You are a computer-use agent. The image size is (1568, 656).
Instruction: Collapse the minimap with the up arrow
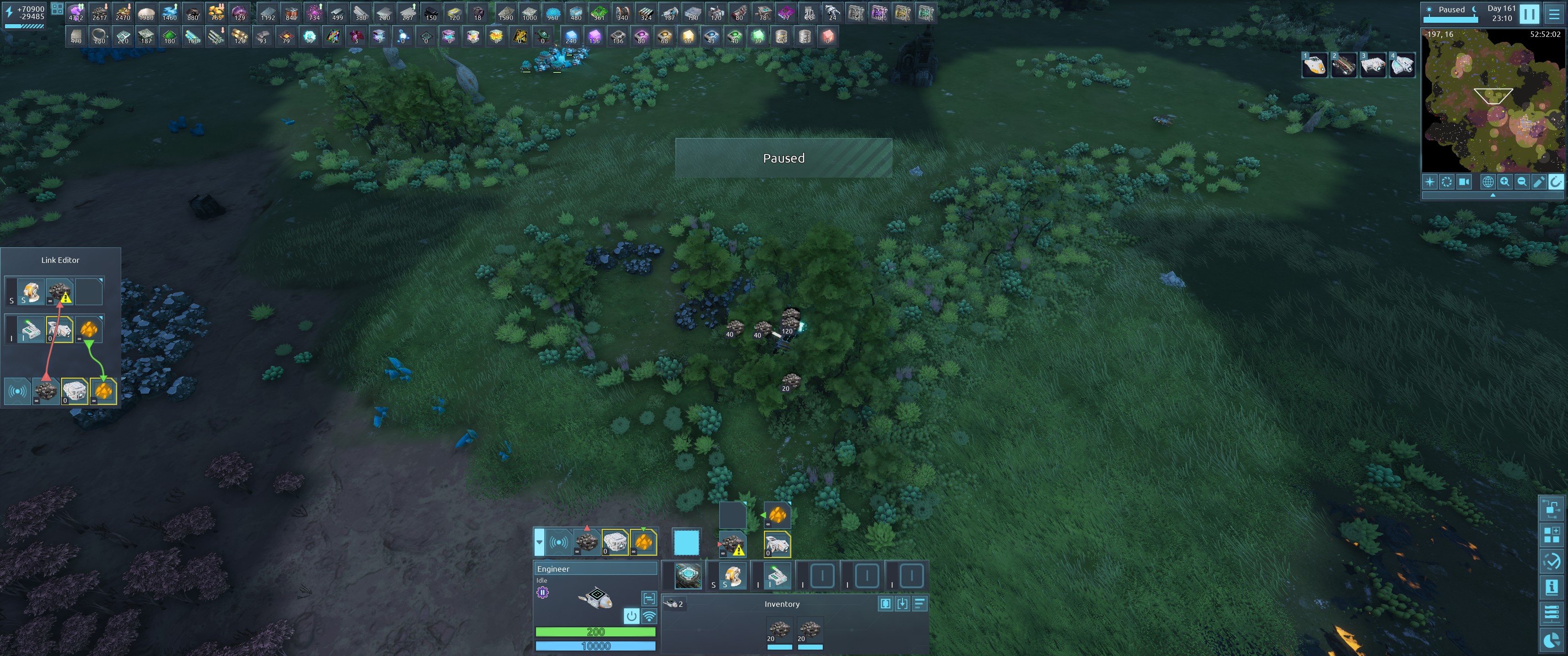pos(1492,195)
